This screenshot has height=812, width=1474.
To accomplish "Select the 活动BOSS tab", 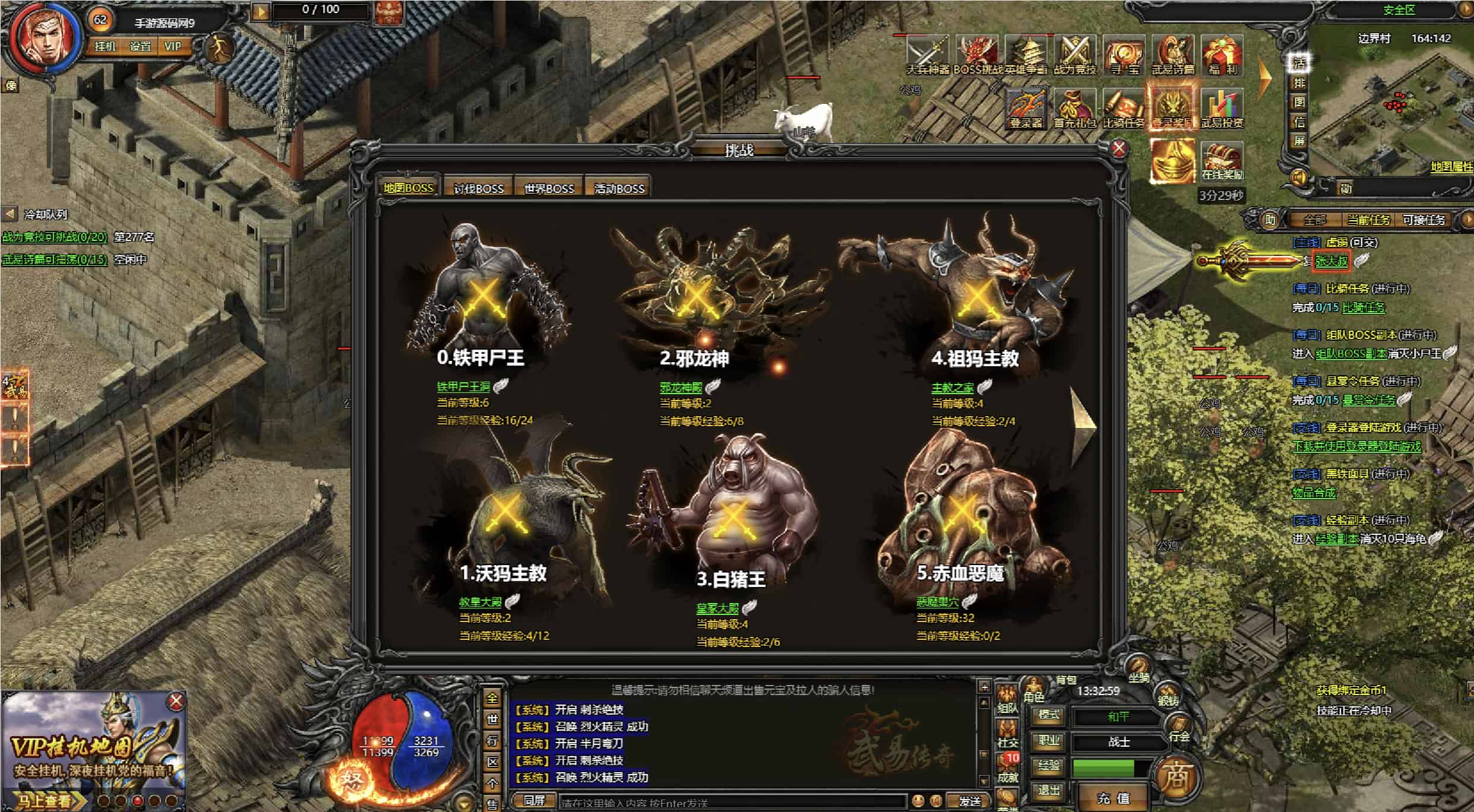I will coord(619,188).
